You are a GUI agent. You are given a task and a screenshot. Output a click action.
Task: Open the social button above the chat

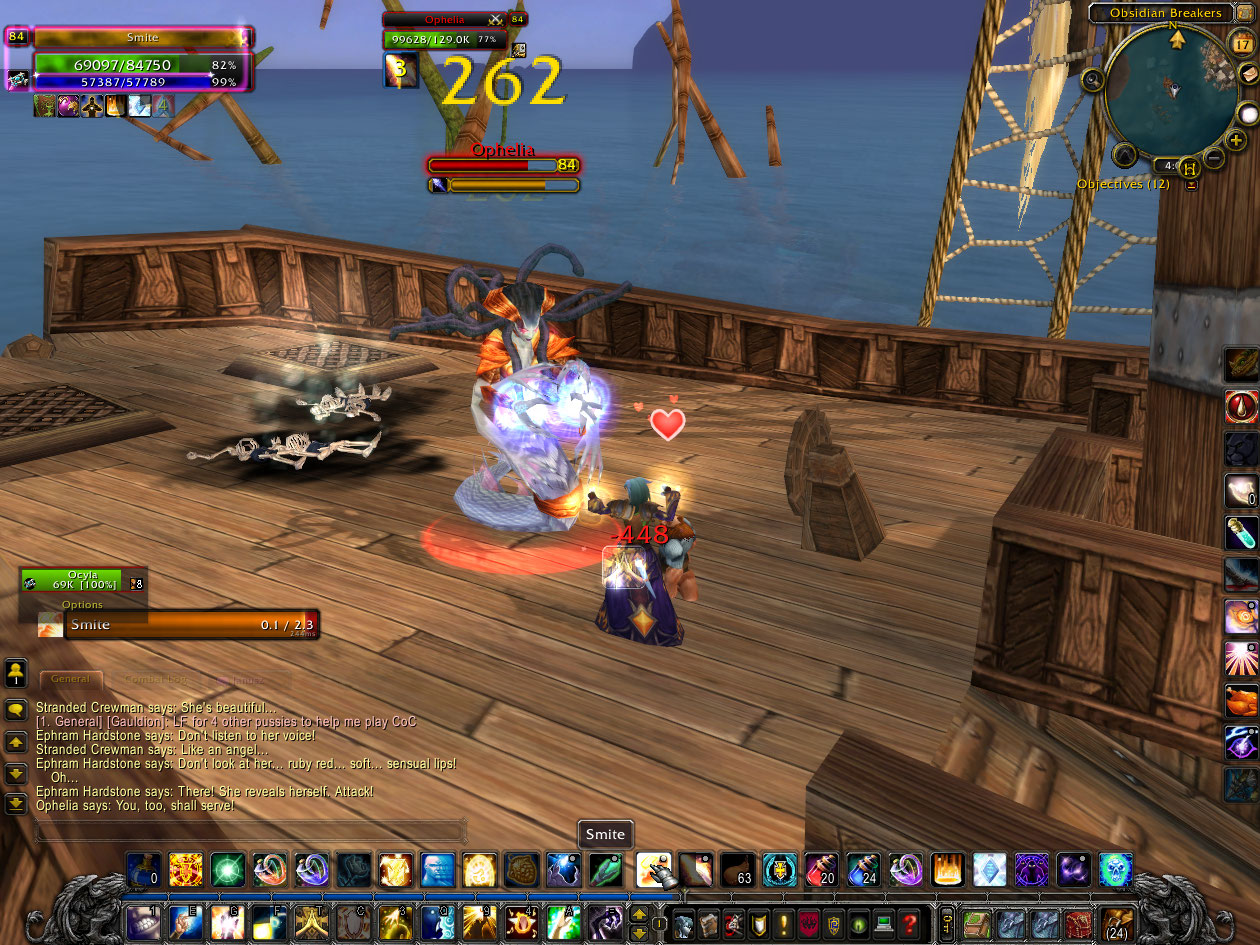click(x=16, y=671)
